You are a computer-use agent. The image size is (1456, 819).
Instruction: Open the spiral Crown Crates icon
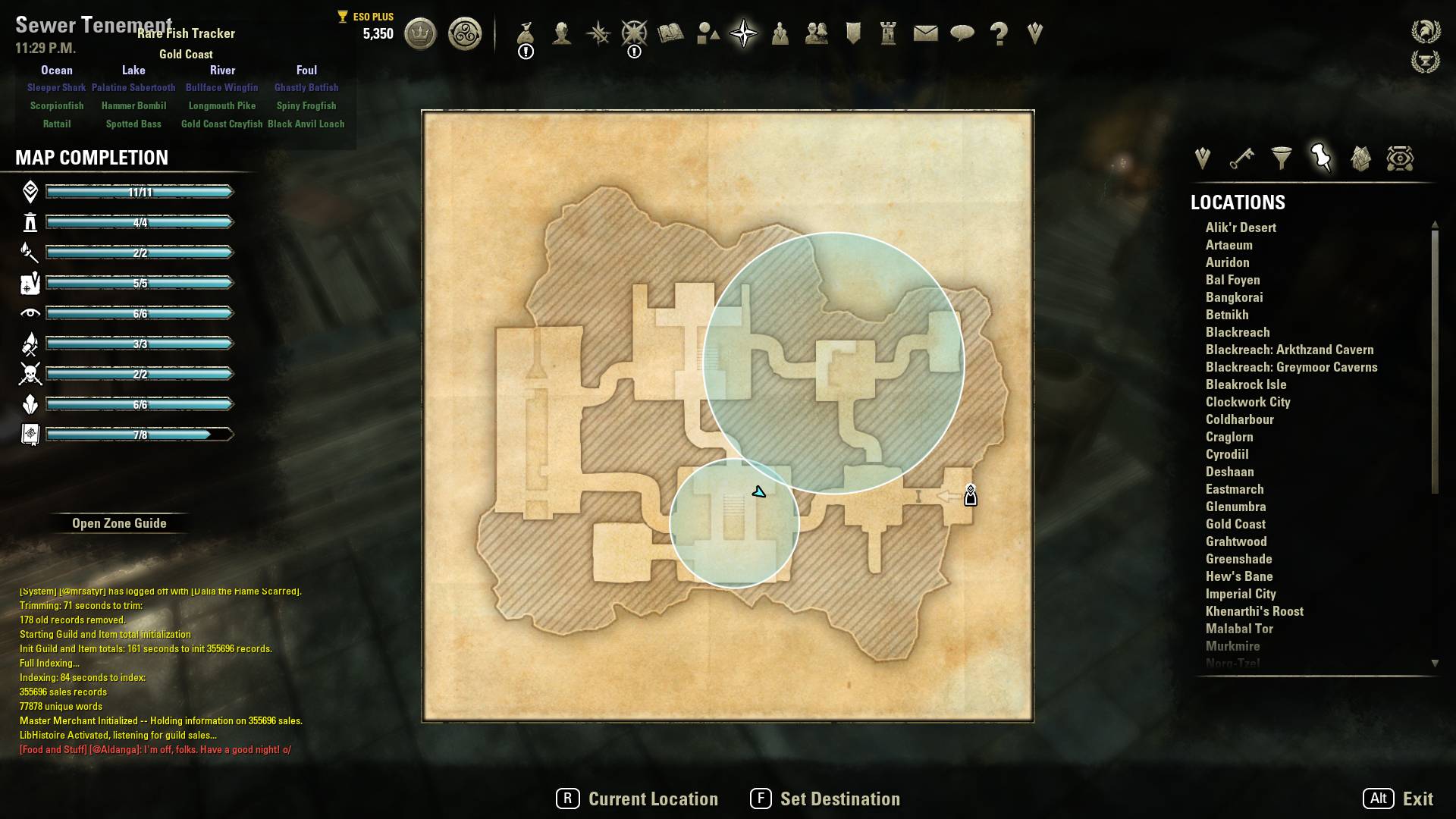click(464, 33)
